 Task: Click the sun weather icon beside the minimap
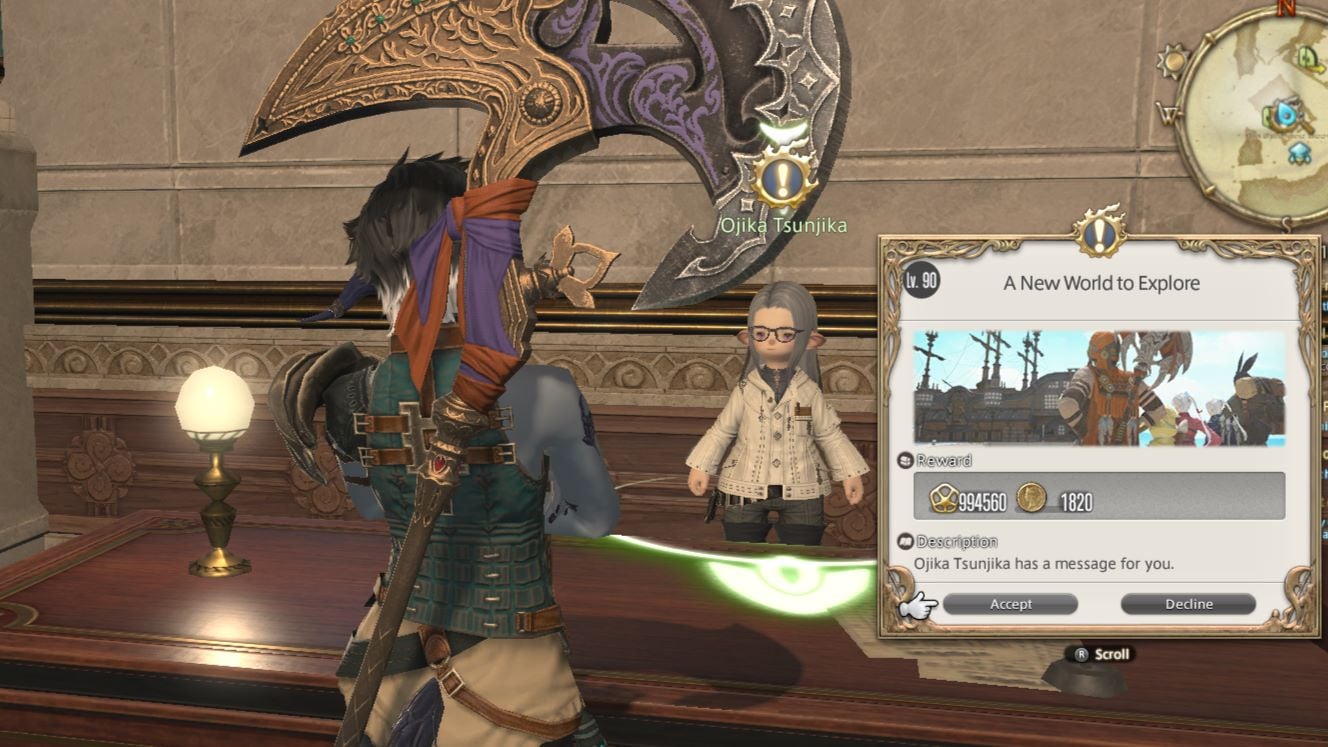click(1171, 60)
